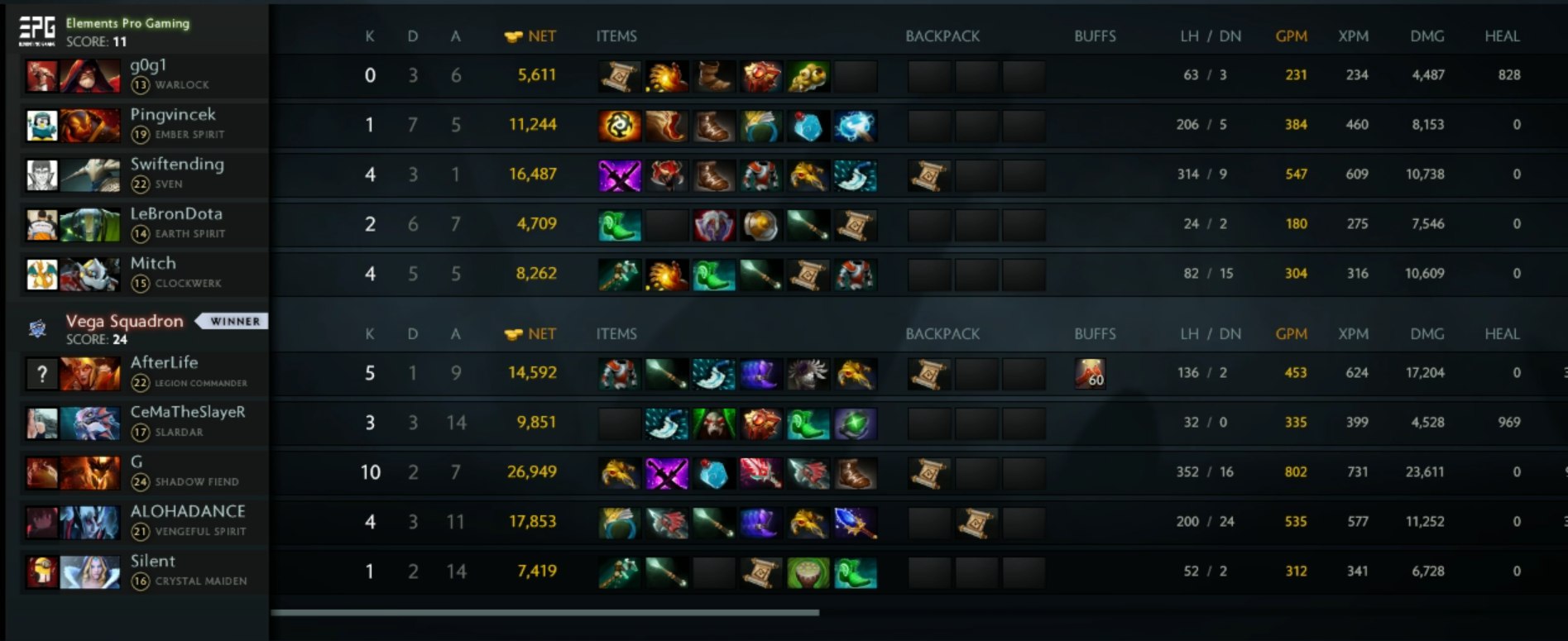The width and height of the screenshot is (1568, 641).
Task: Click Vengeful Spirit's Aghanim's Scepter
Action: [855, 523]
